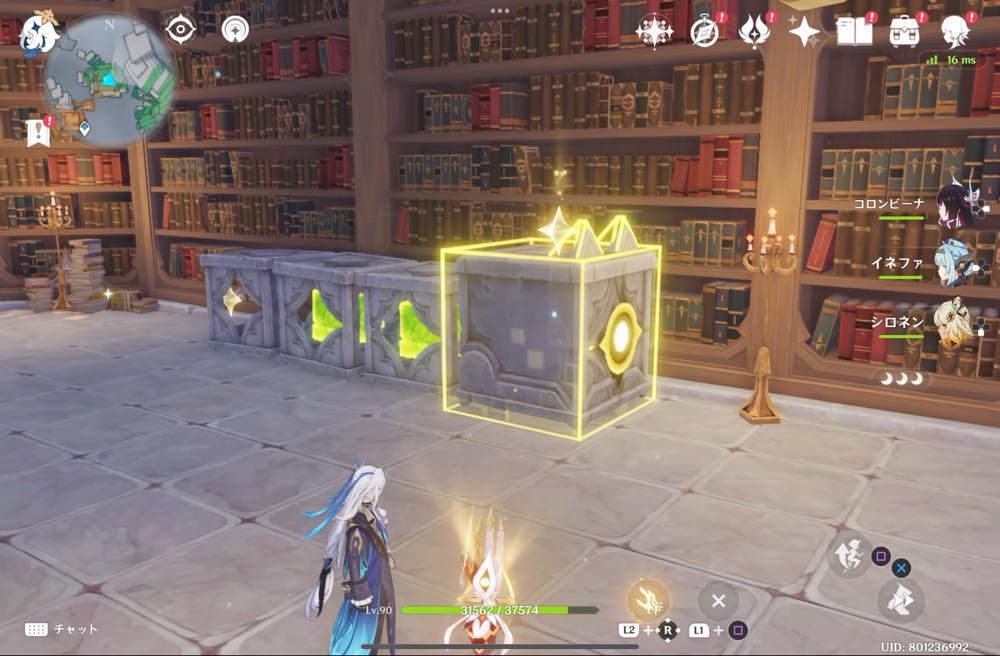Open the Adventurer Handbook book icon
1000x656 pixels.
pyautogui.click(x=854, y=31)
